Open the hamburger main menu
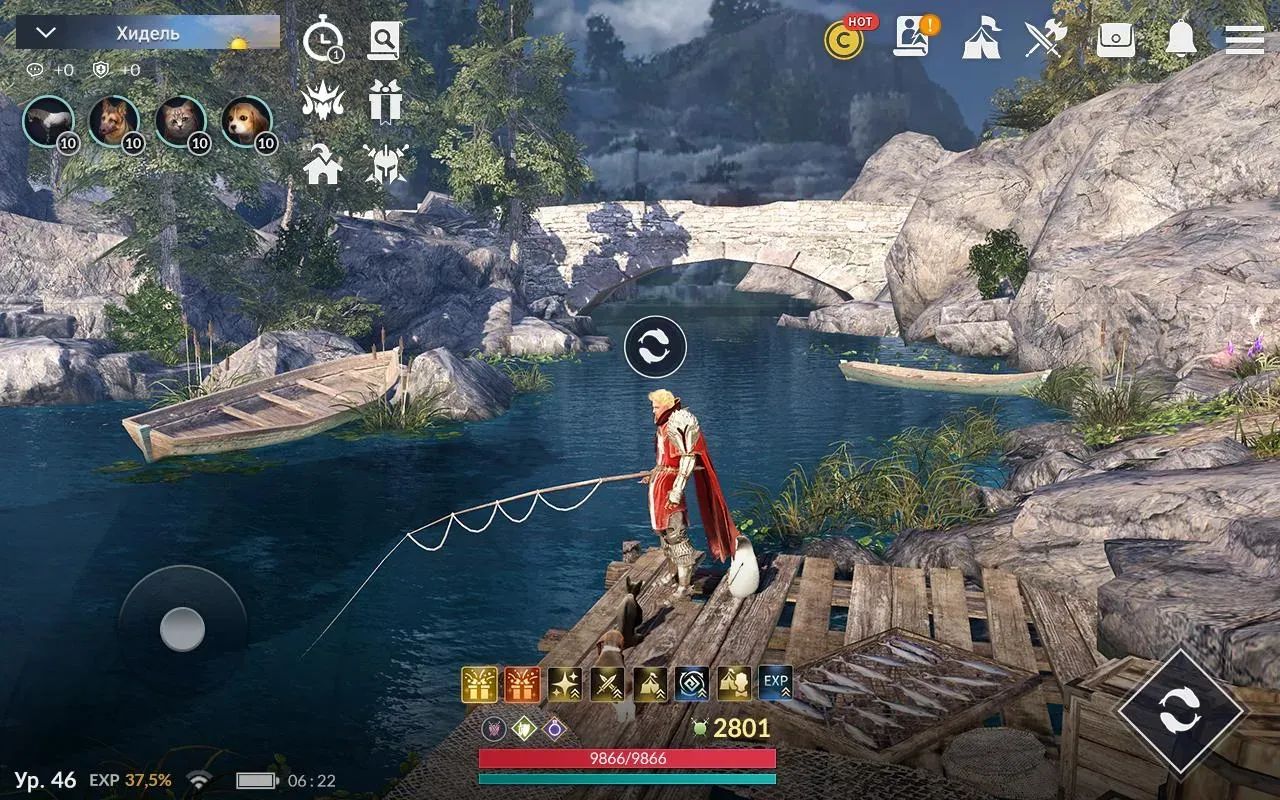 (1243, 40)
